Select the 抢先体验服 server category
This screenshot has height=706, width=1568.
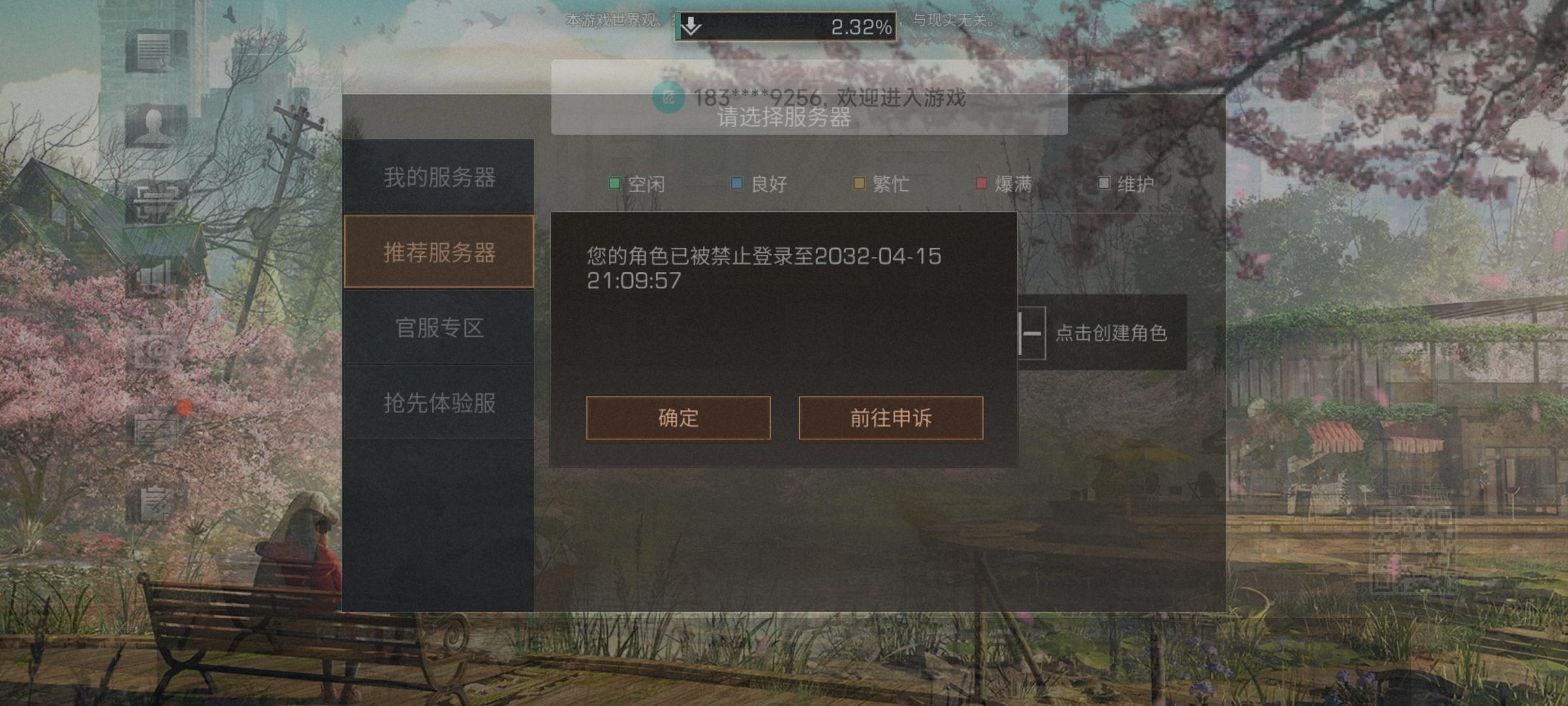coord(439,403)
